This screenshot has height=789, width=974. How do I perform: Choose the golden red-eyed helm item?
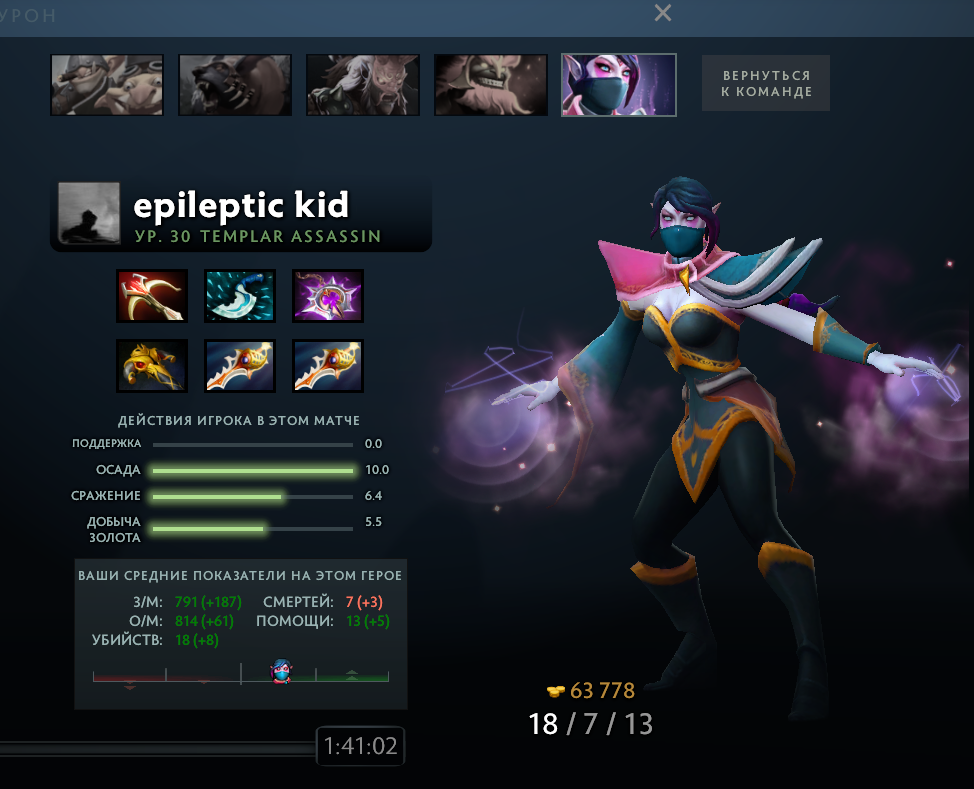click(152, 365)
